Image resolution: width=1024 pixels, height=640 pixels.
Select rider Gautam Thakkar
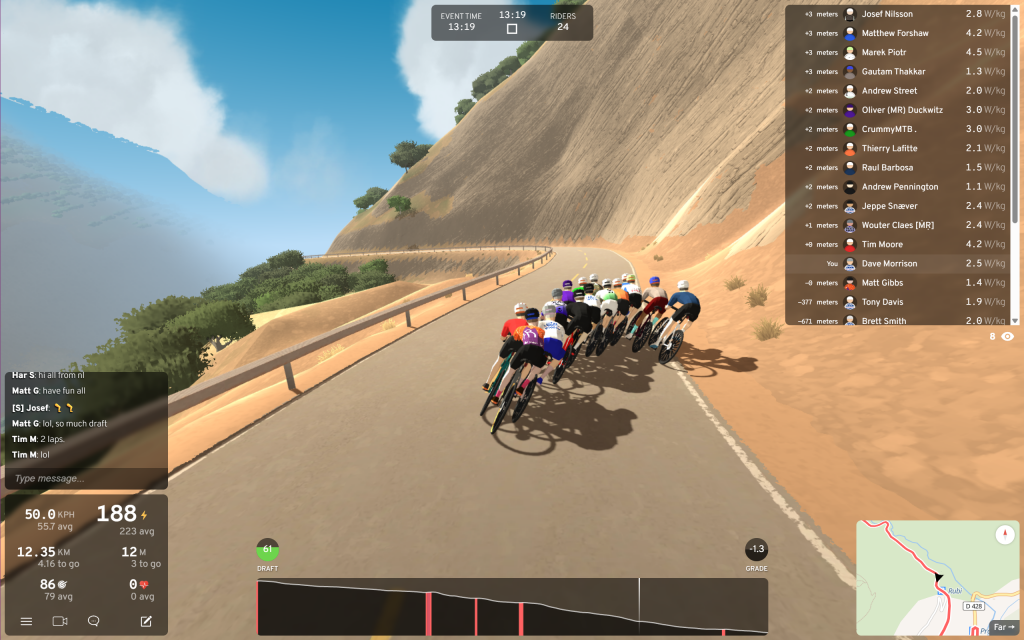[x=893, y=72]
